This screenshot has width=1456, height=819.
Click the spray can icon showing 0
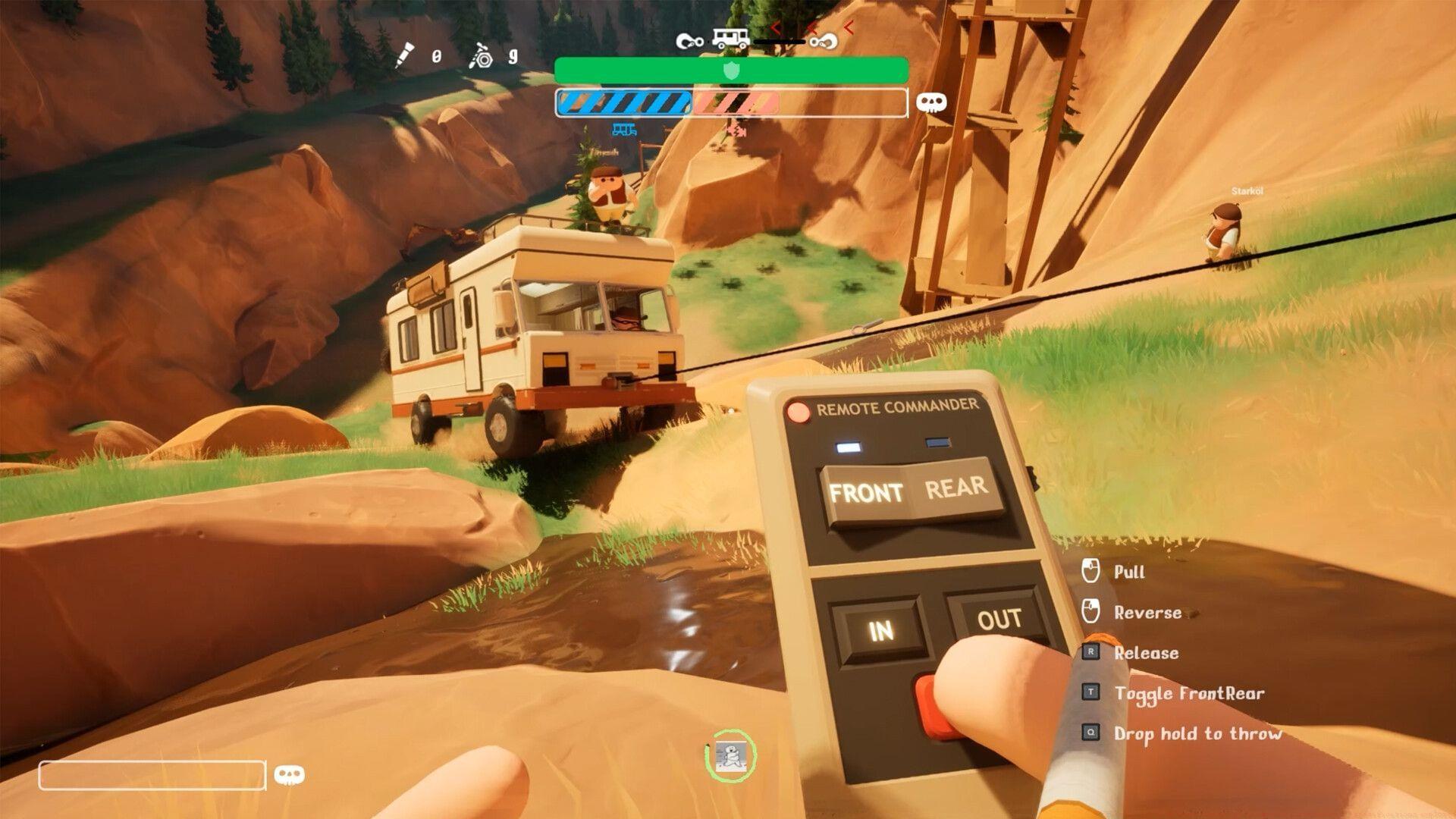coord(404,53)
